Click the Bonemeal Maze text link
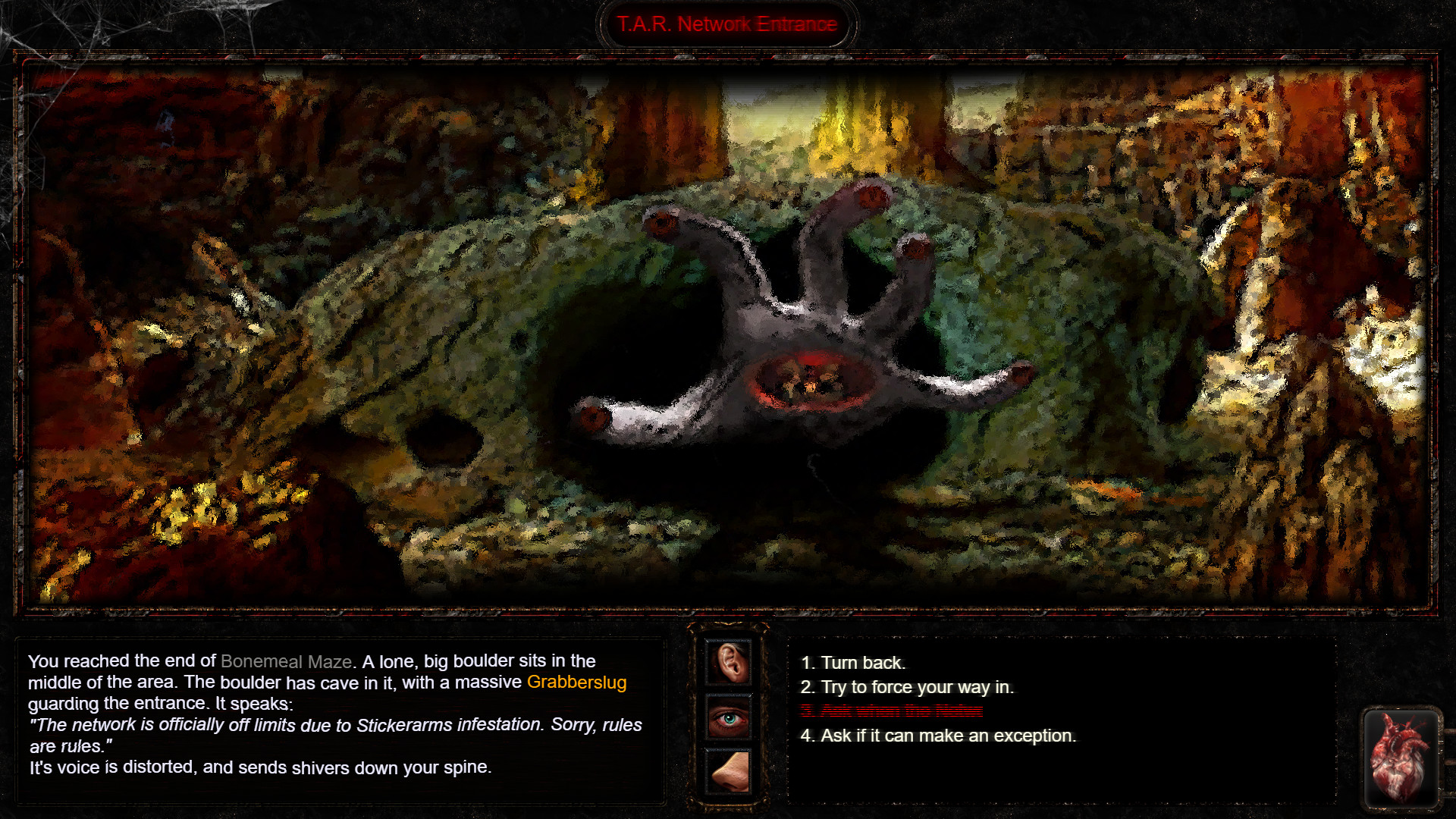 tap(287, 661)
